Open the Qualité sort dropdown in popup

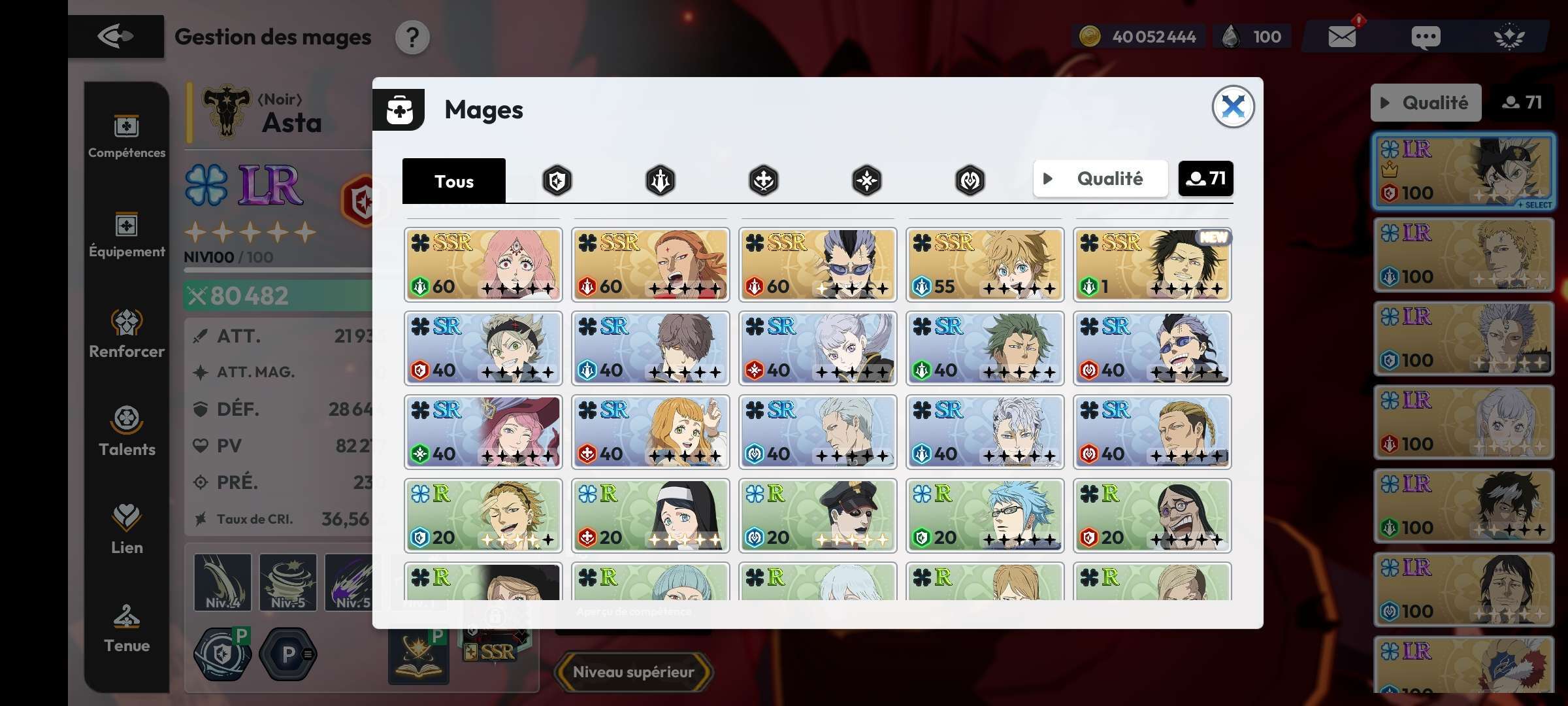pyautogui.click(x=1100, y=178)
